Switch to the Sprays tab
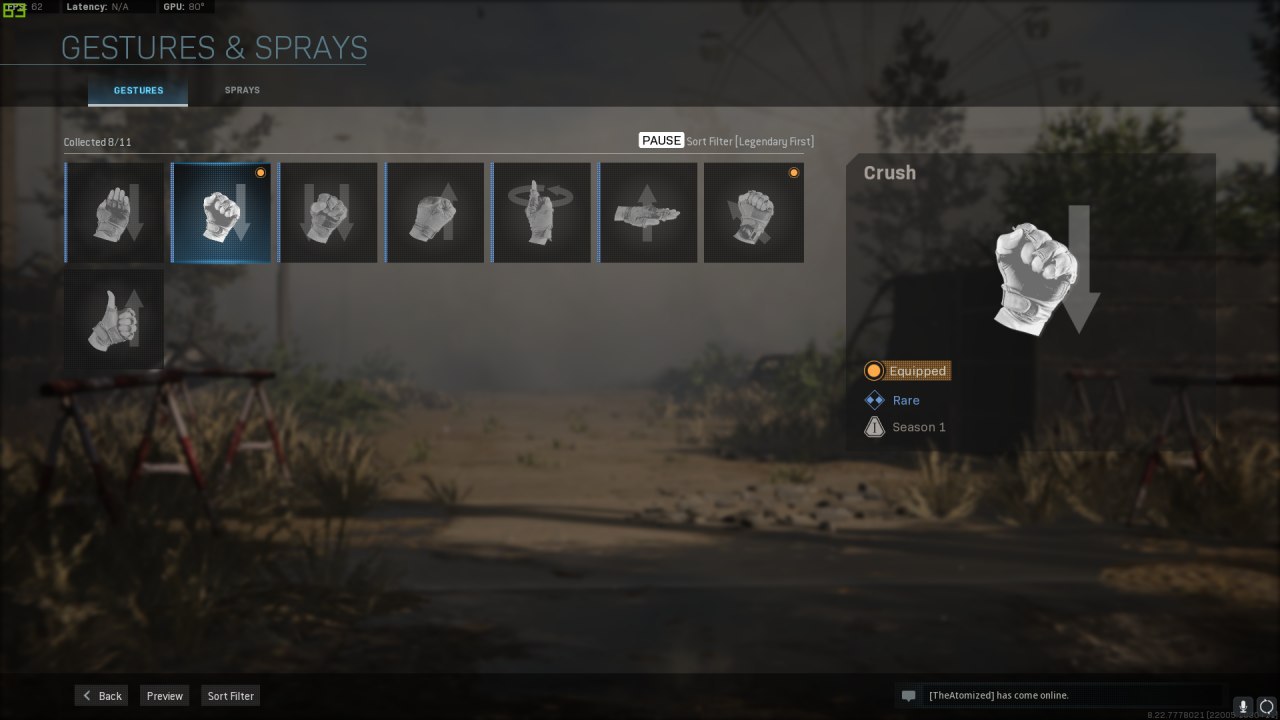The width and height of the screenshot is (1280, 720). [242, 90]
